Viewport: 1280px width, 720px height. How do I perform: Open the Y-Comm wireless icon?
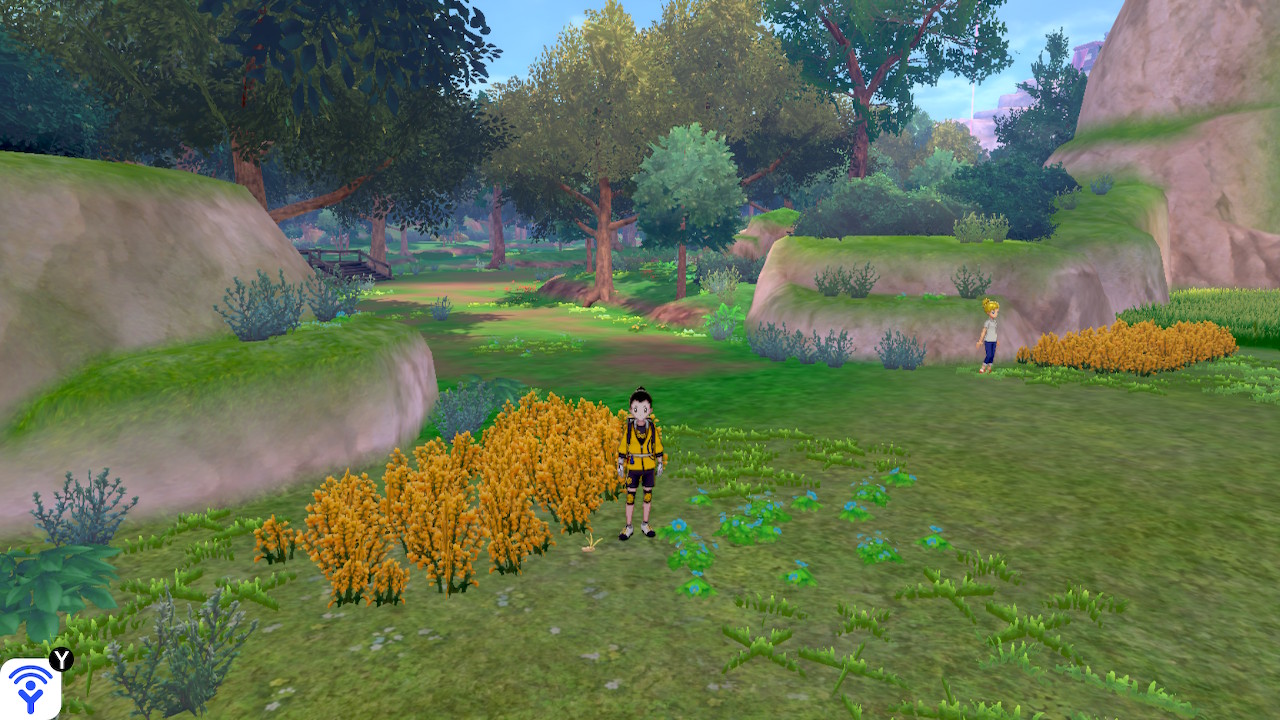(30, 688)
